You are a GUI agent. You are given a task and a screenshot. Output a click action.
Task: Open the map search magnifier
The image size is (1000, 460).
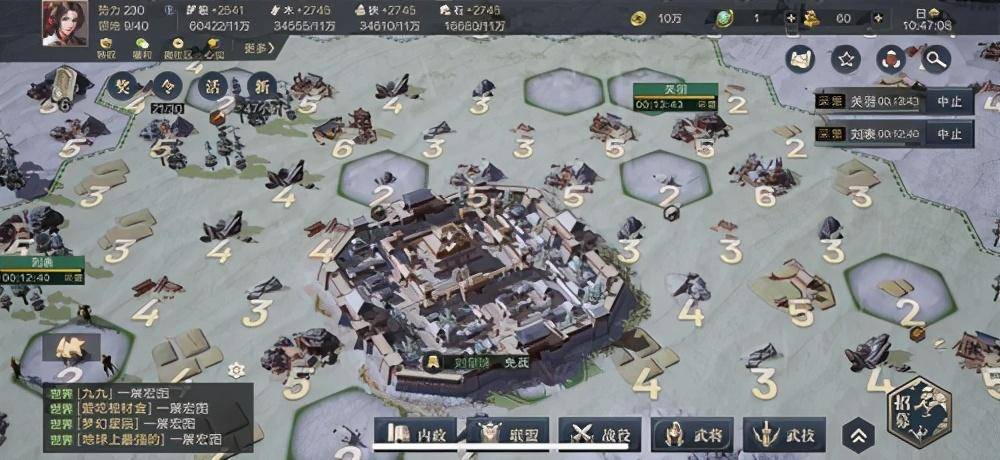(x=936, y=60)
